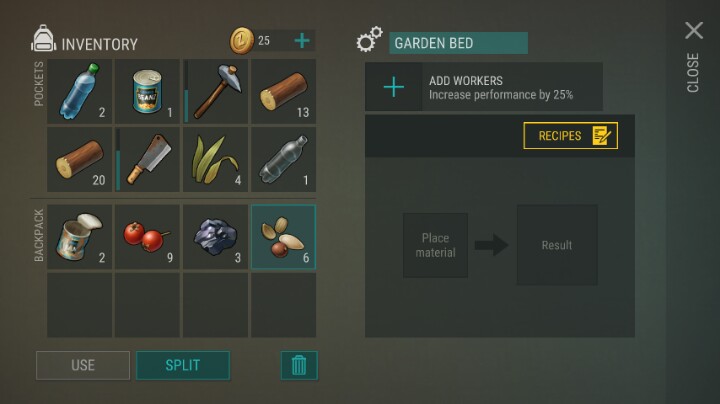Viewport: 720px width, 404px height.
Task: Select the dark ore chunk slot
Action: point(215,237)
